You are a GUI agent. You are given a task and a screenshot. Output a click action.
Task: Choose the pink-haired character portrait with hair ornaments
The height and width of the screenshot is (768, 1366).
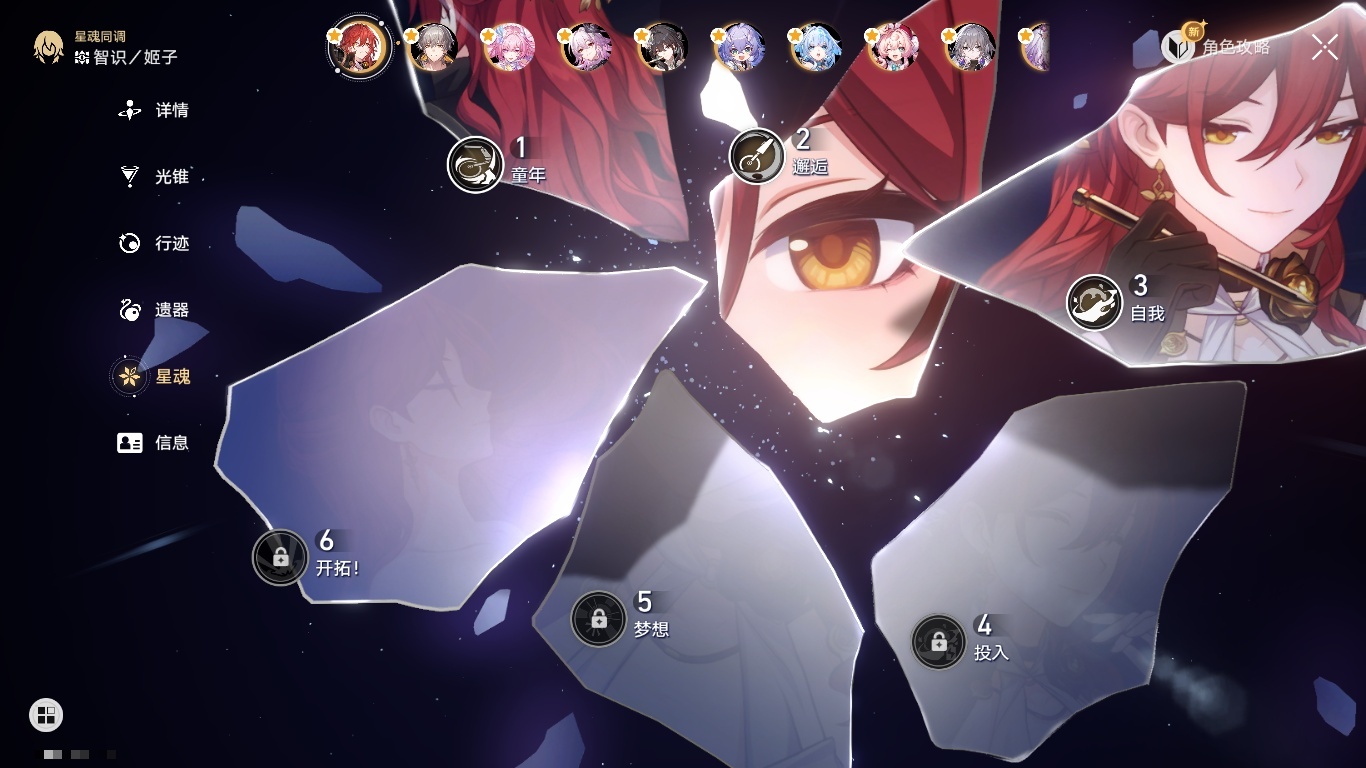pyautogui.click(x=510, y=47)
